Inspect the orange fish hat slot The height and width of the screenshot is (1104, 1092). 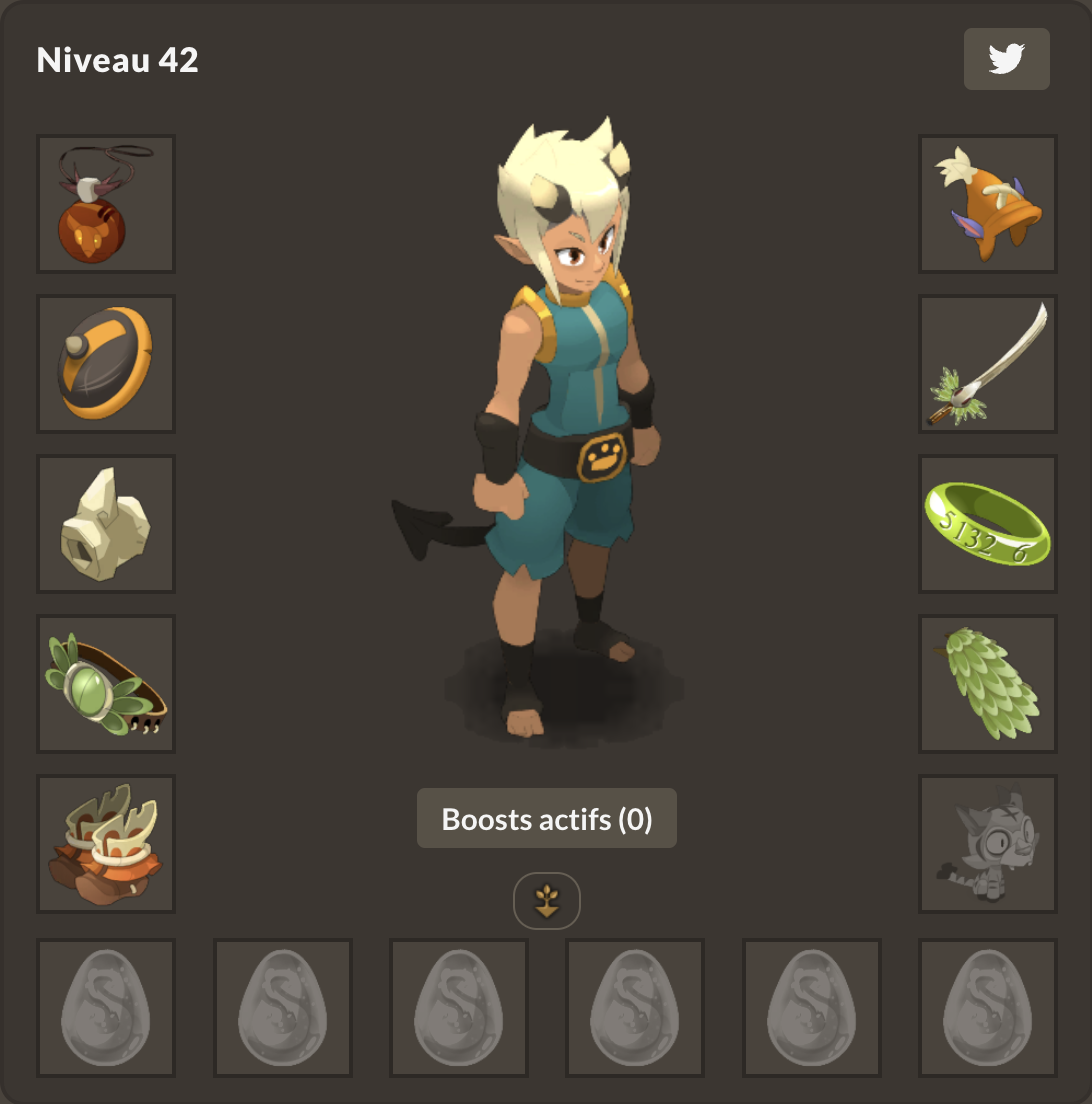click(x=988, y=204)
